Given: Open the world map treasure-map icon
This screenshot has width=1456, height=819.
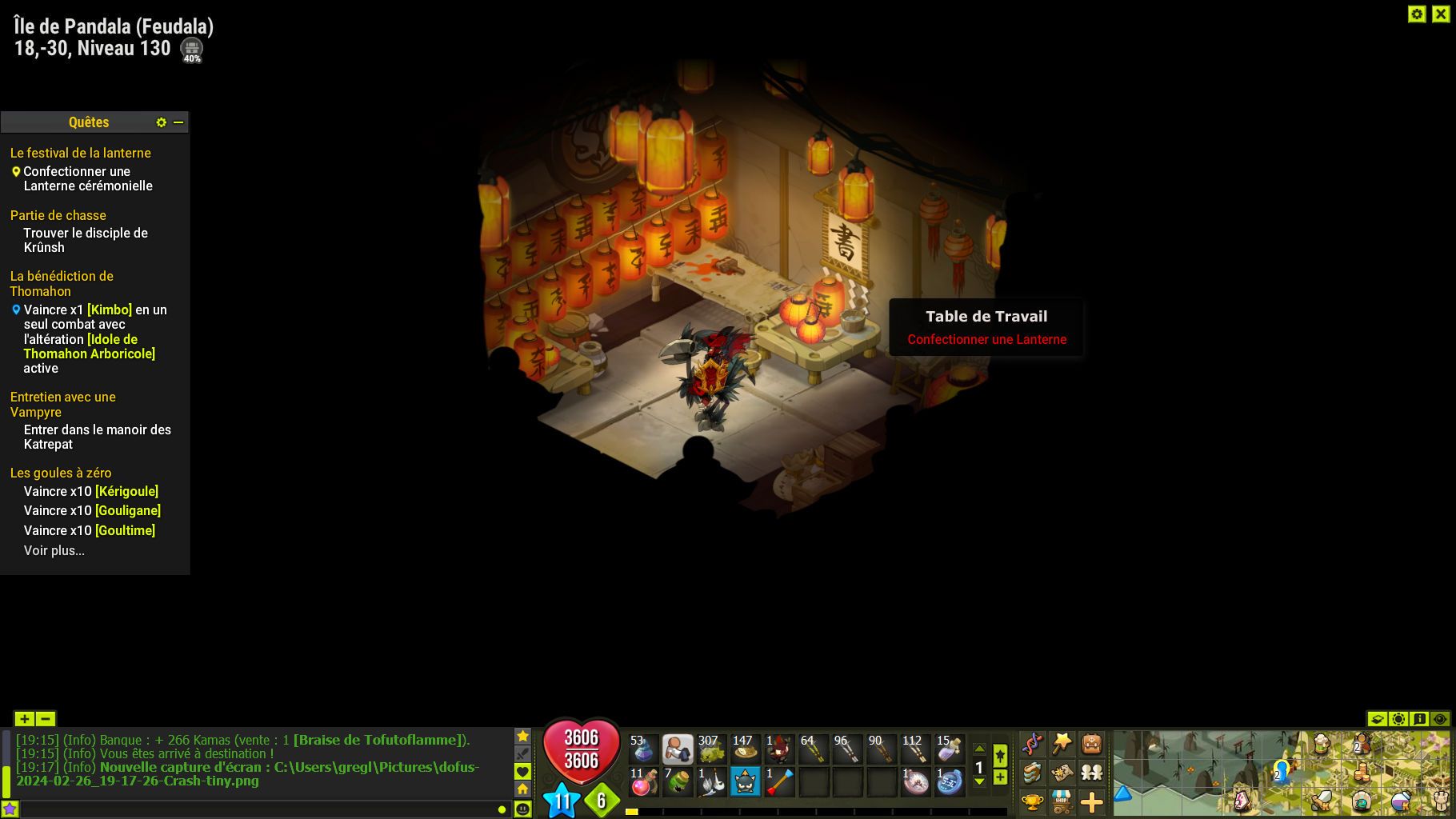Looking at the screenshot, I should click(x=1062, y=773).
